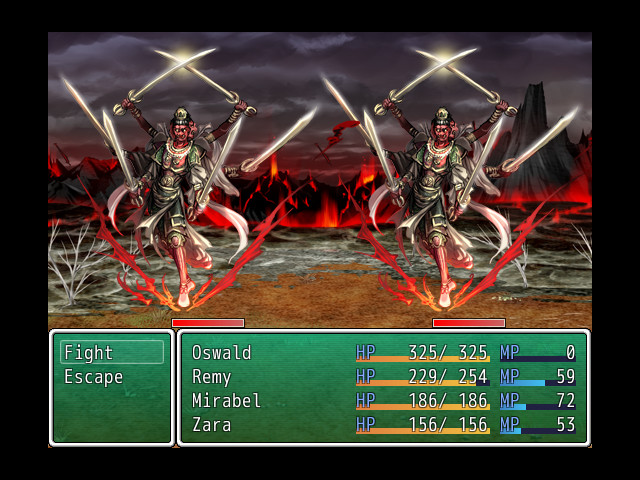This screenshot has height=480, width=640.
Task: Choose Zara's row in party list
Action: 383,425
